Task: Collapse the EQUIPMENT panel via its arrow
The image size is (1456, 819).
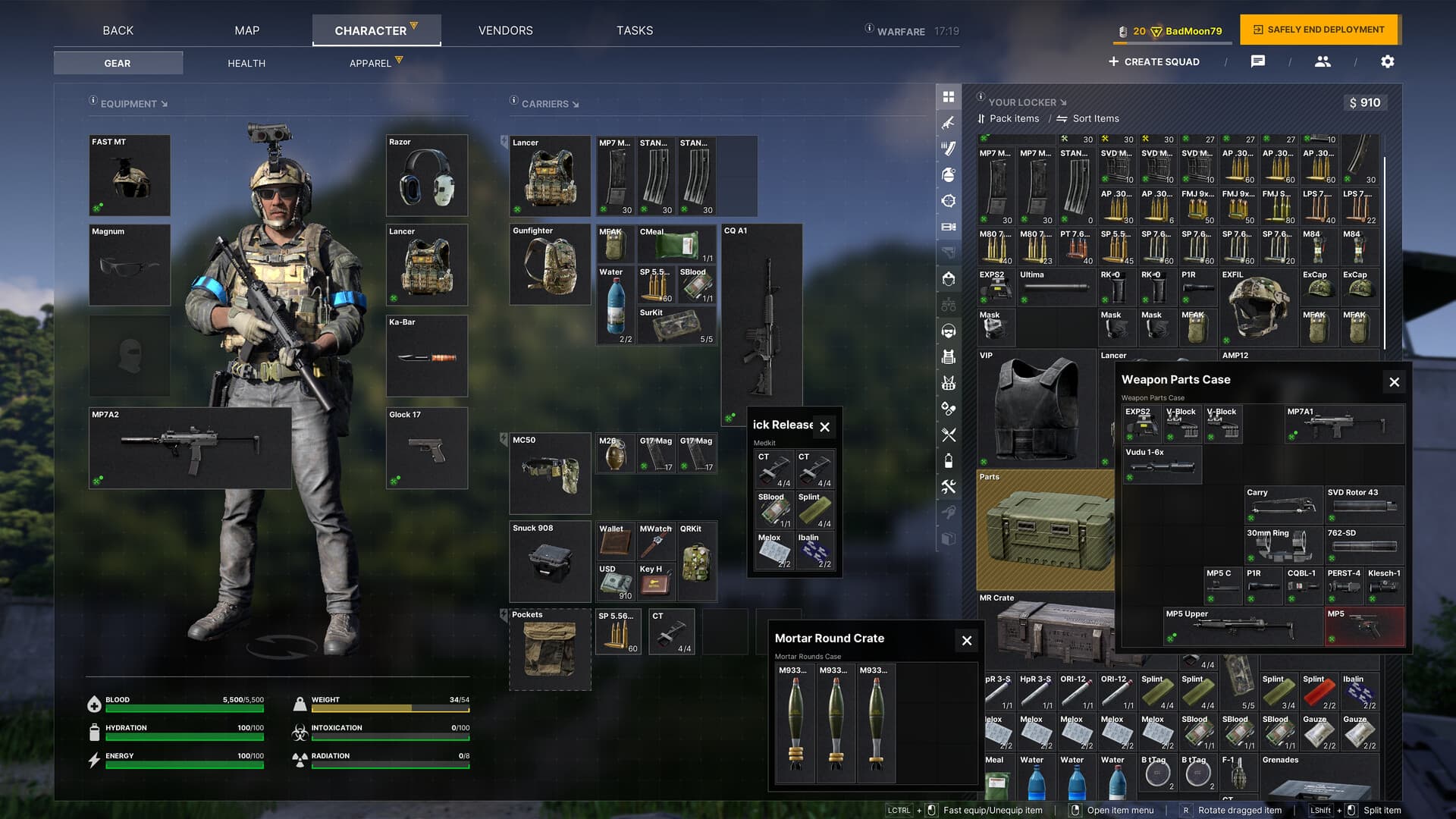Action: click(164, 104)
